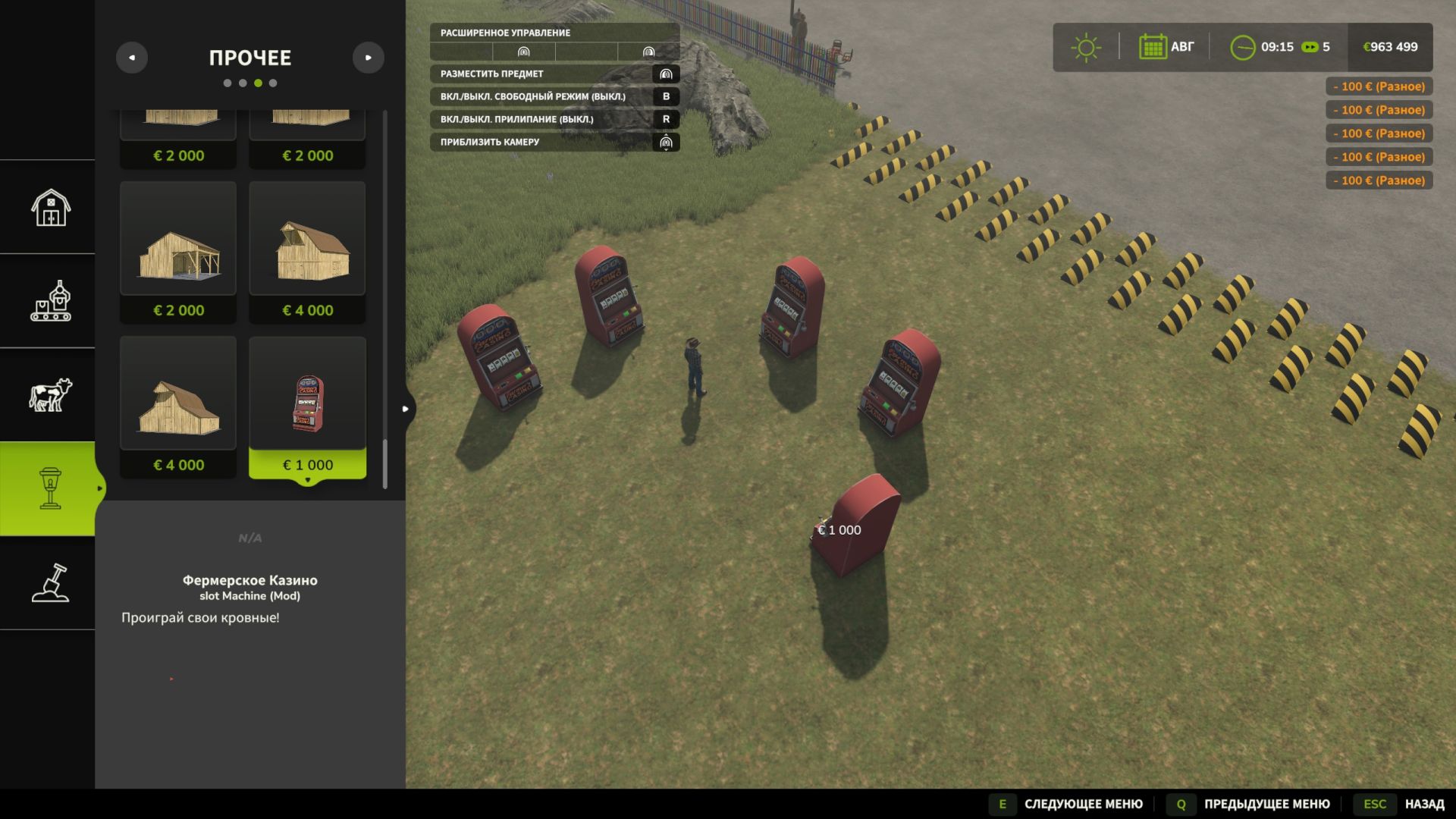Screen dimensions: 1456x819
Task: Pick the low barn in bottom row
Action: (178, 406)
